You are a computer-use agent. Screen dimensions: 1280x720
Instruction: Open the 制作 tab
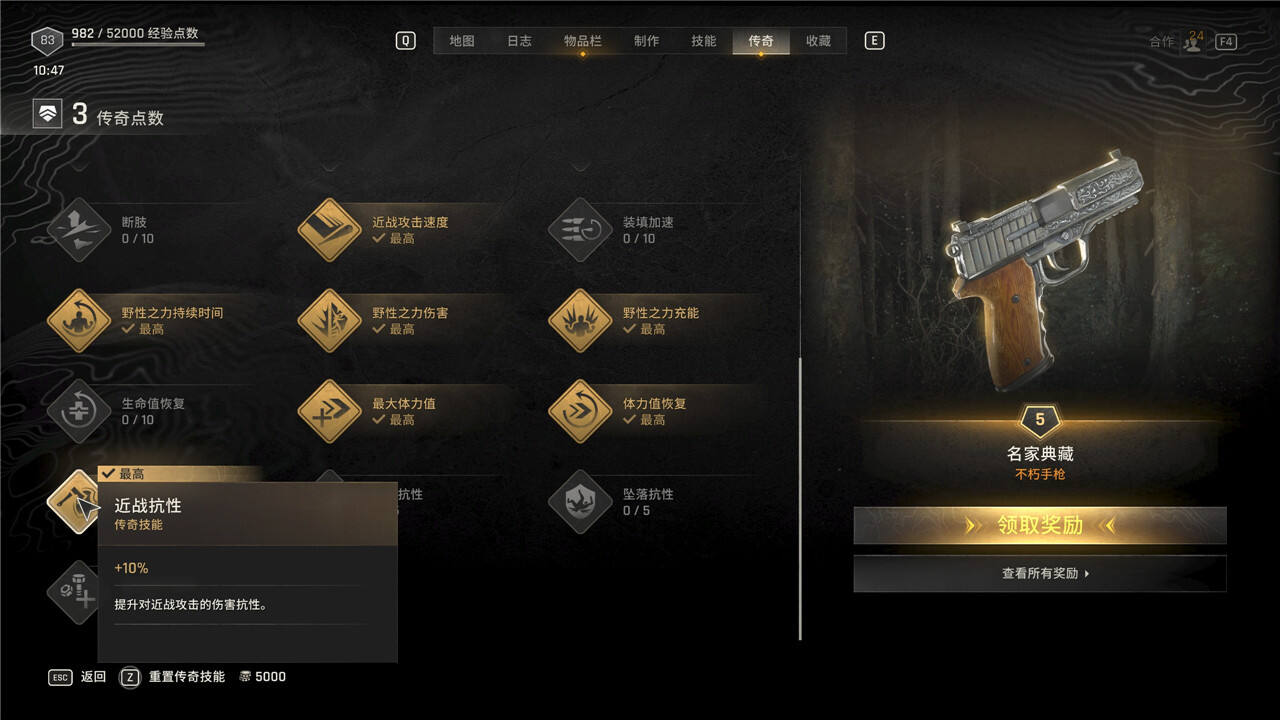(646, 41)
